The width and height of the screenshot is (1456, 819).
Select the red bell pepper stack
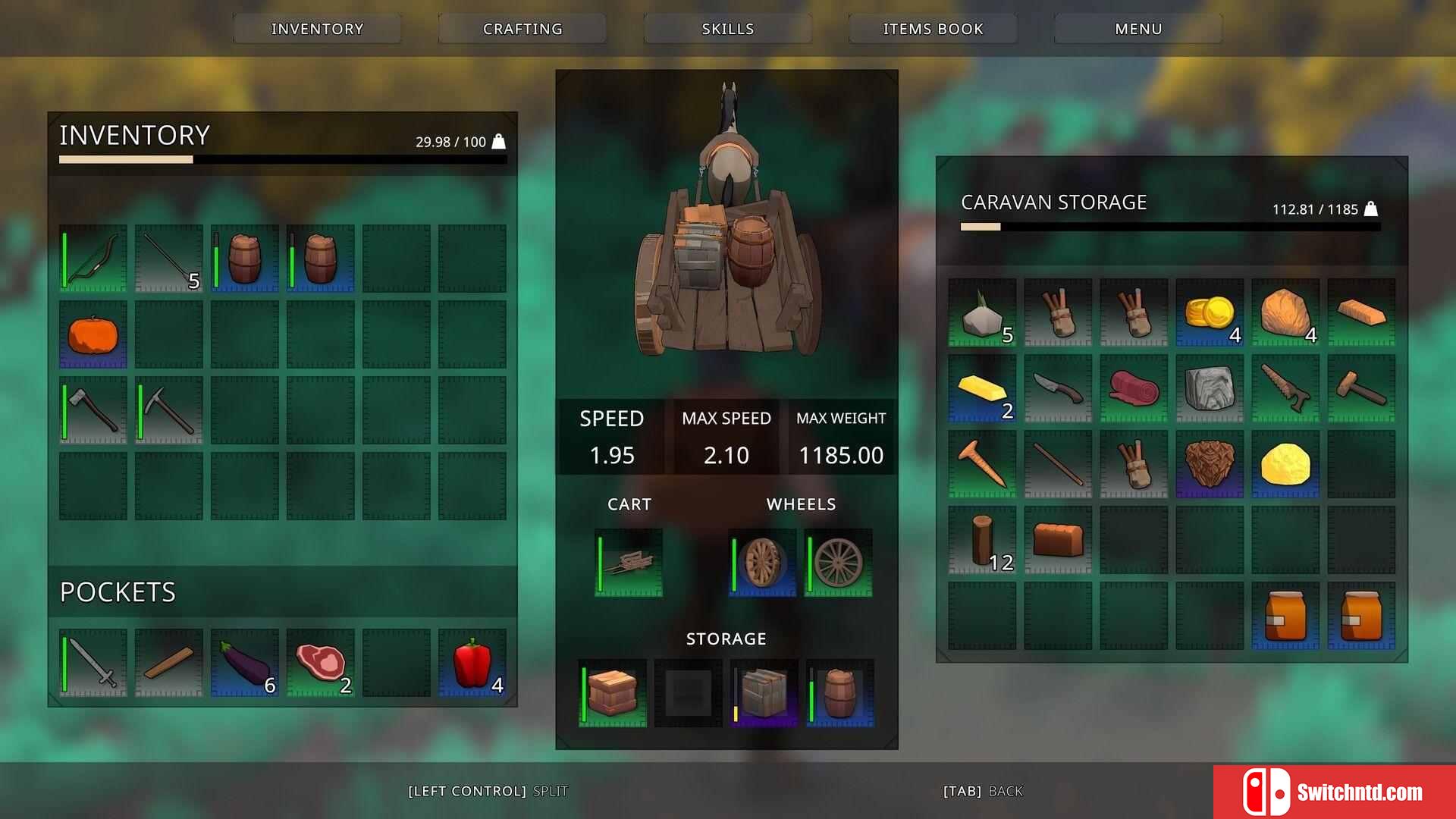coord(472,663)
